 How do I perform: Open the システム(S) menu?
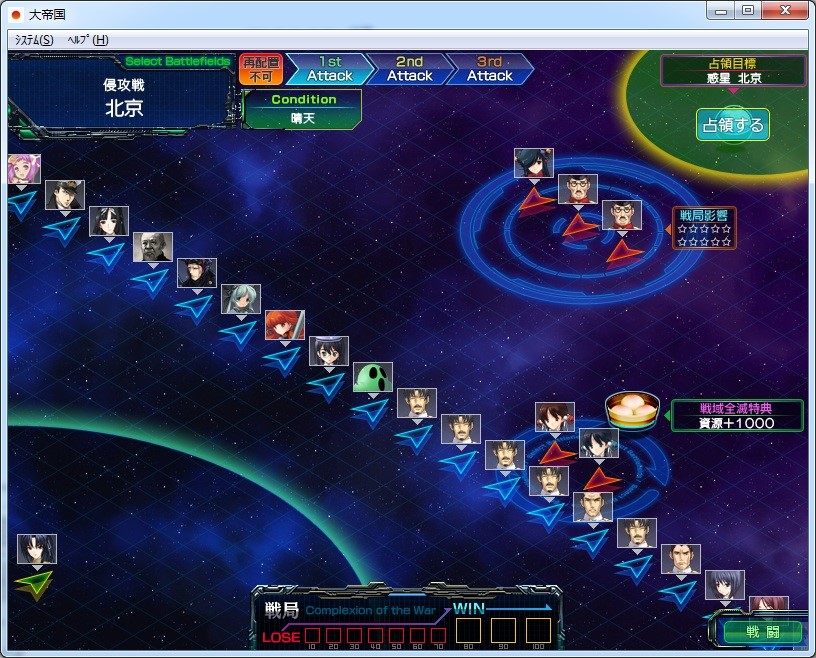34,40
